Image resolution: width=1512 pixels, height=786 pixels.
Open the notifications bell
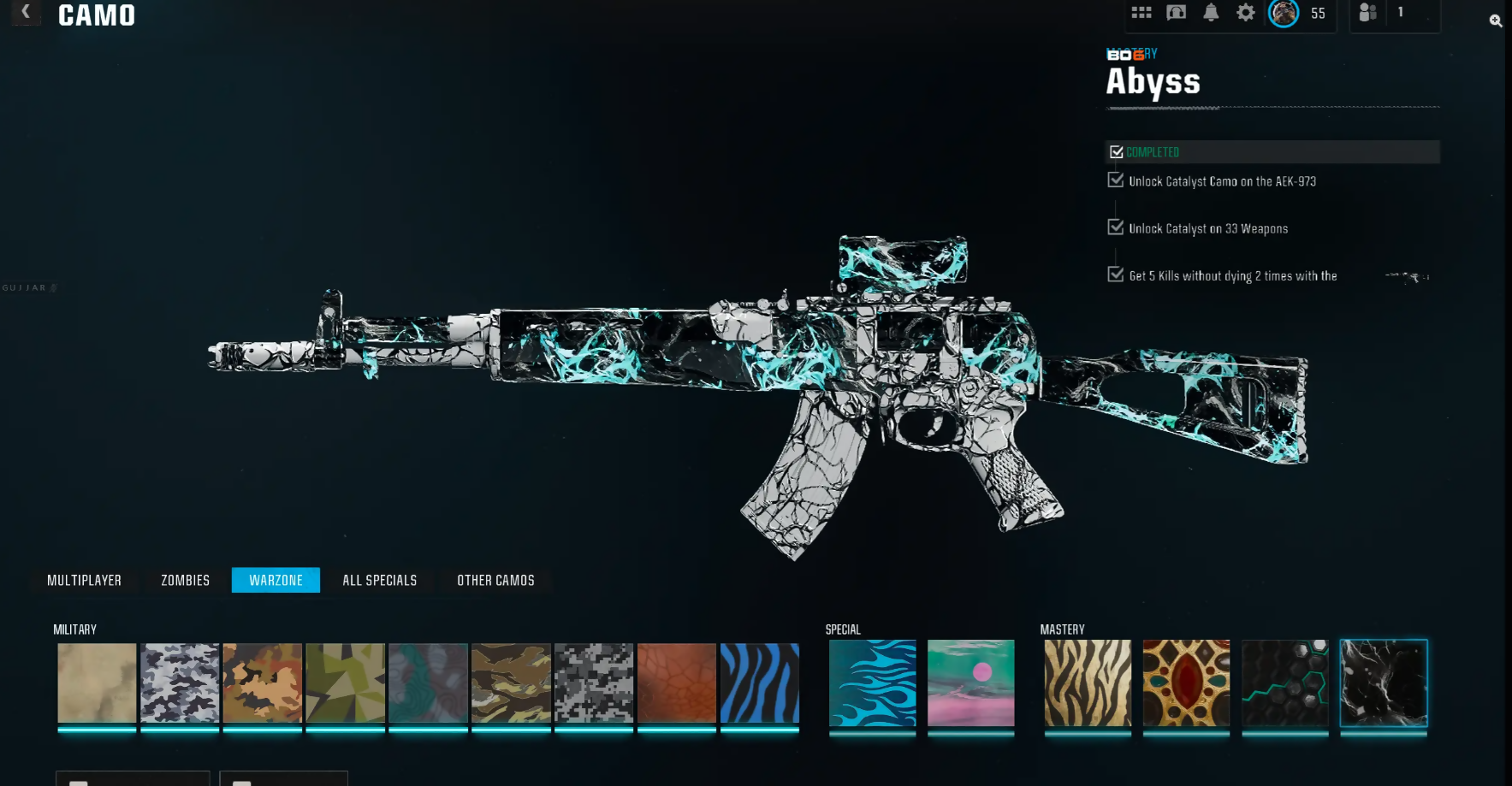(x=1211, y=13)
